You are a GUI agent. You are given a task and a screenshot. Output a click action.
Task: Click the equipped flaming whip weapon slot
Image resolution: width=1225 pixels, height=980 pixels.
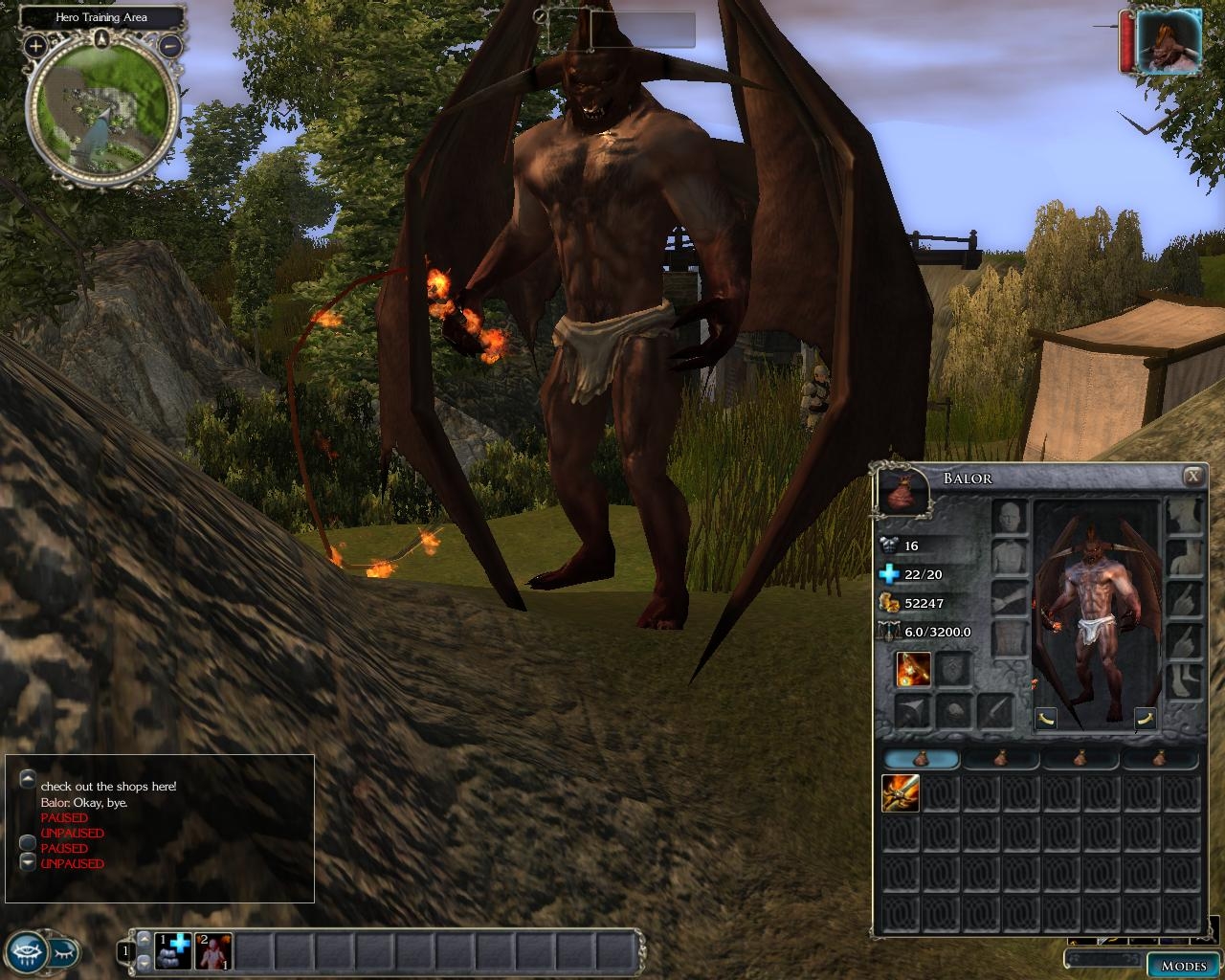(x=913, y=669)
